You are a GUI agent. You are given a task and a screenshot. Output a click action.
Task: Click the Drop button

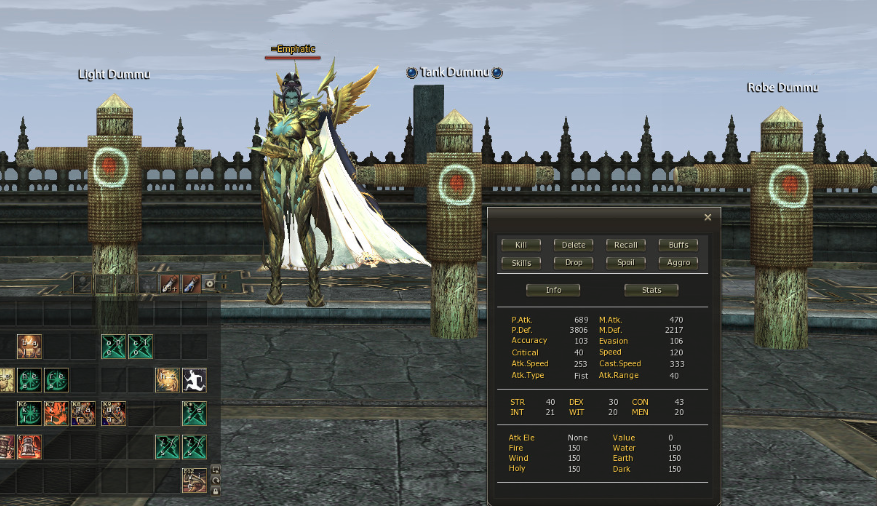[x=573, y=263]
